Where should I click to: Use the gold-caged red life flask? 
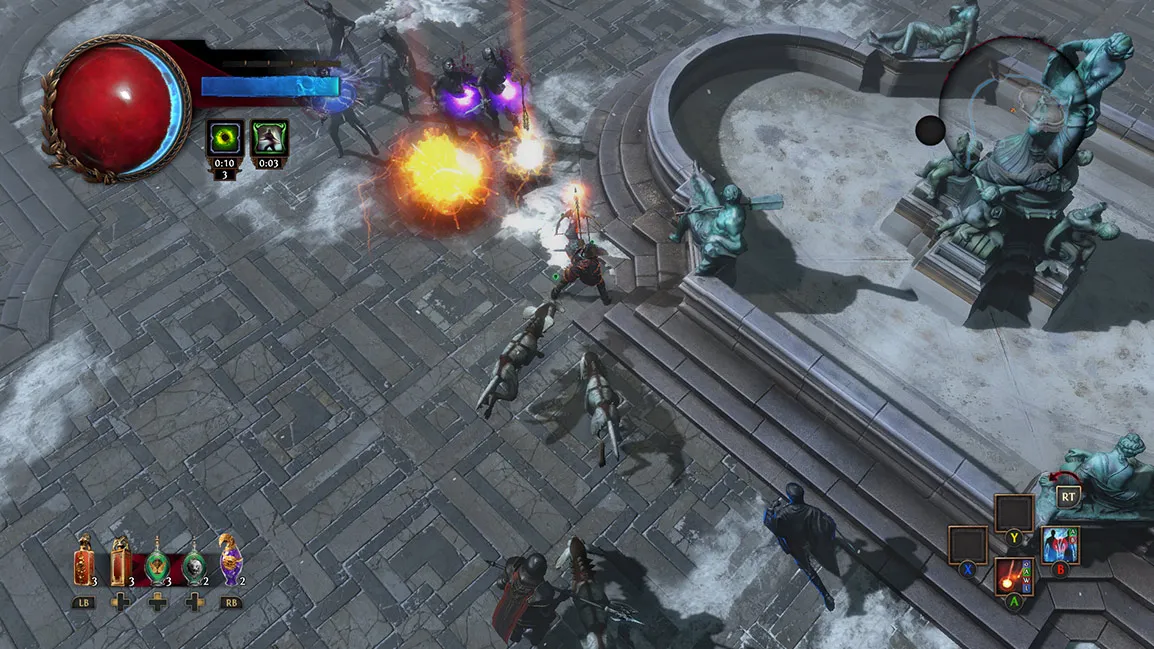[x=120, y=563]
